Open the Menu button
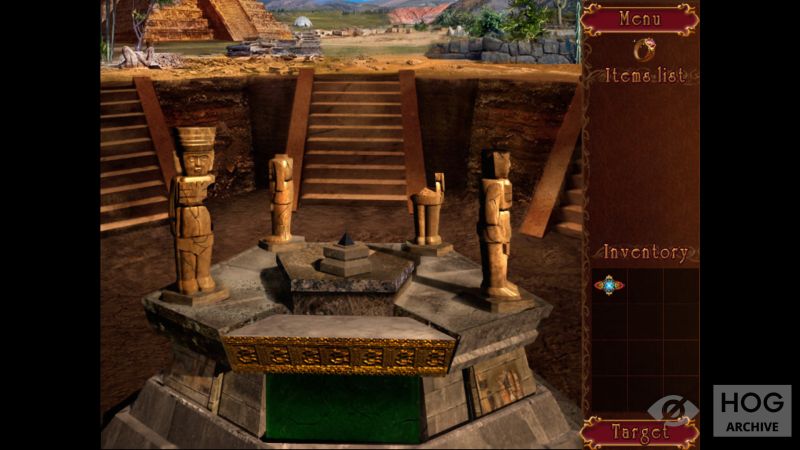This screenshot has height=450, width=800. (x=639, y=18)
